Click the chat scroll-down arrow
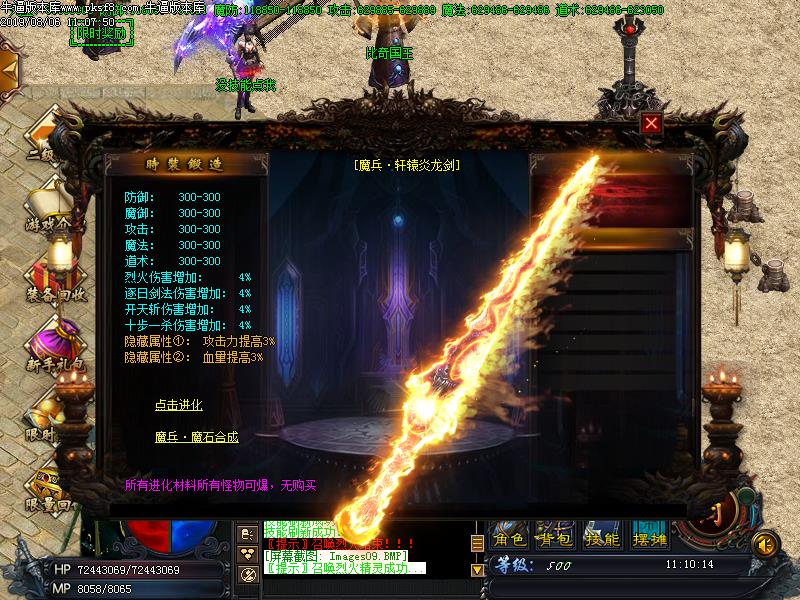The height and width of the screenshot is (600, 800). (477, 569)
